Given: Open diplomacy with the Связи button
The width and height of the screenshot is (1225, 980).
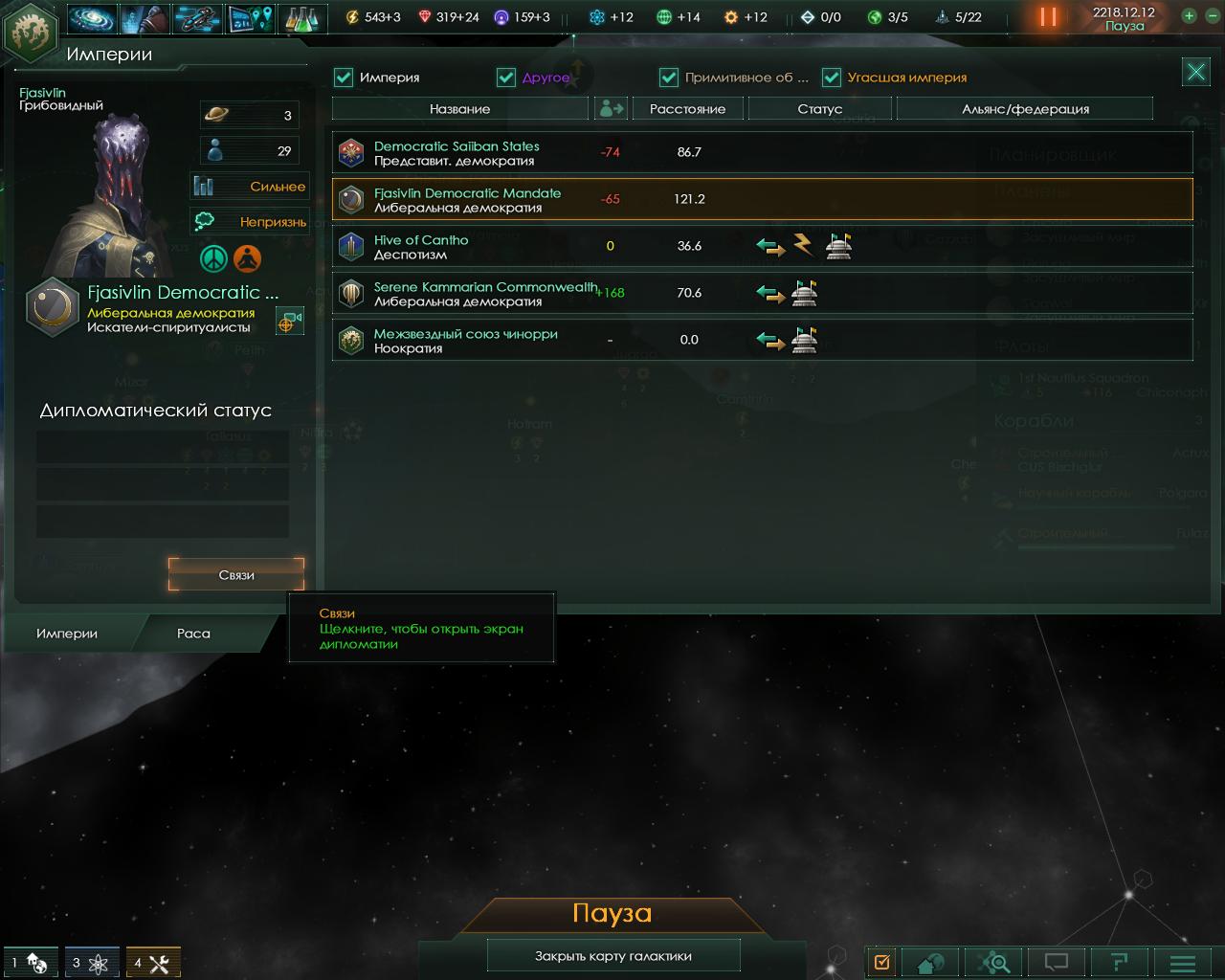Looking at the screenshot, I should tap(236, 575).
